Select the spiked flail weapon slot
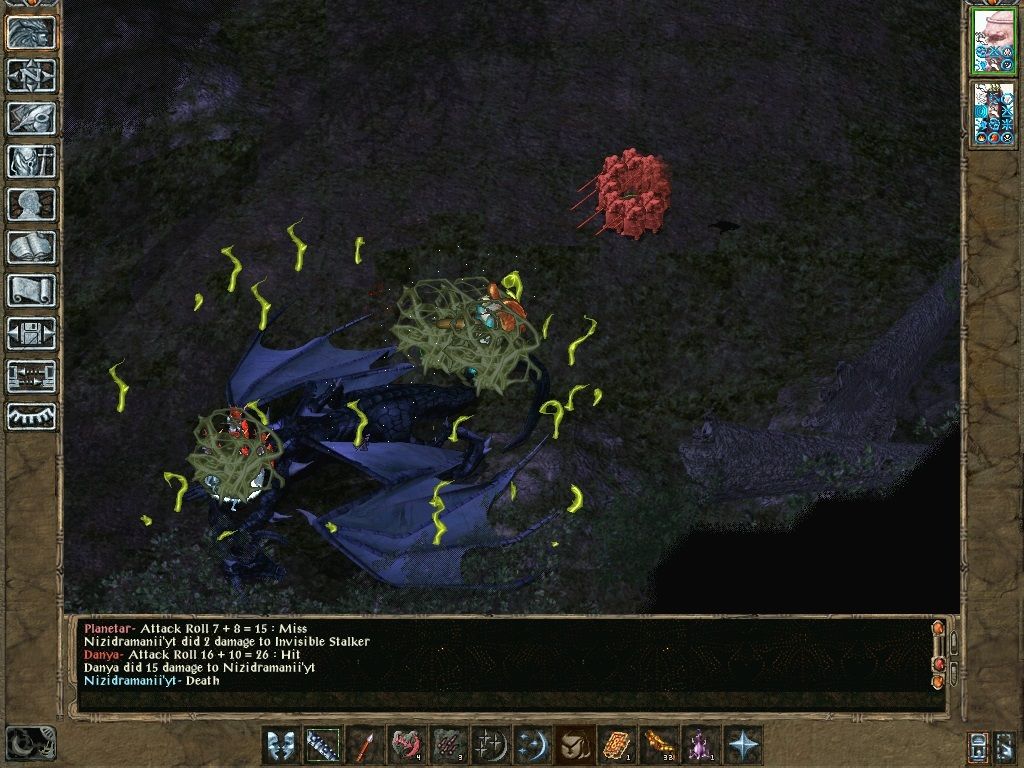Viewport: 1024px width, 768px height. click(323, 746)
